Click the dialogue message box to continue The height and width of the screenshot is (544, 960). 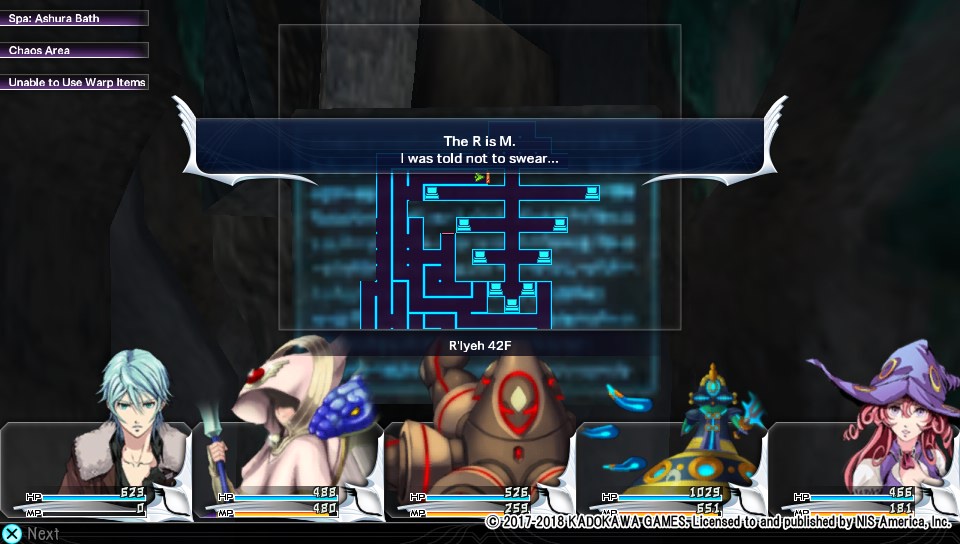point(479,149)
